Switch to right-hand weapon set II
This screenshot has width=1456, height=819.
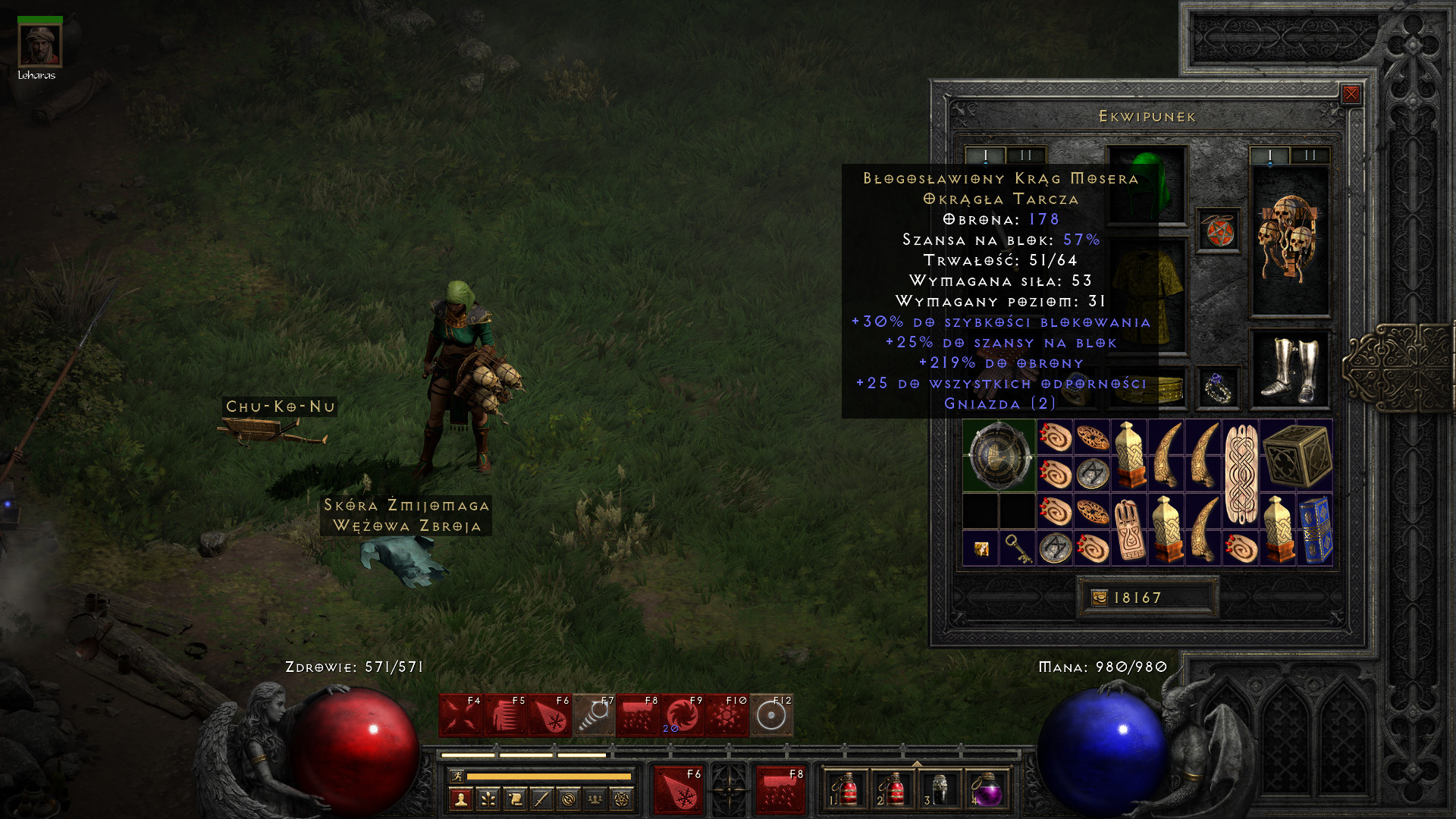coord(1310,155)
